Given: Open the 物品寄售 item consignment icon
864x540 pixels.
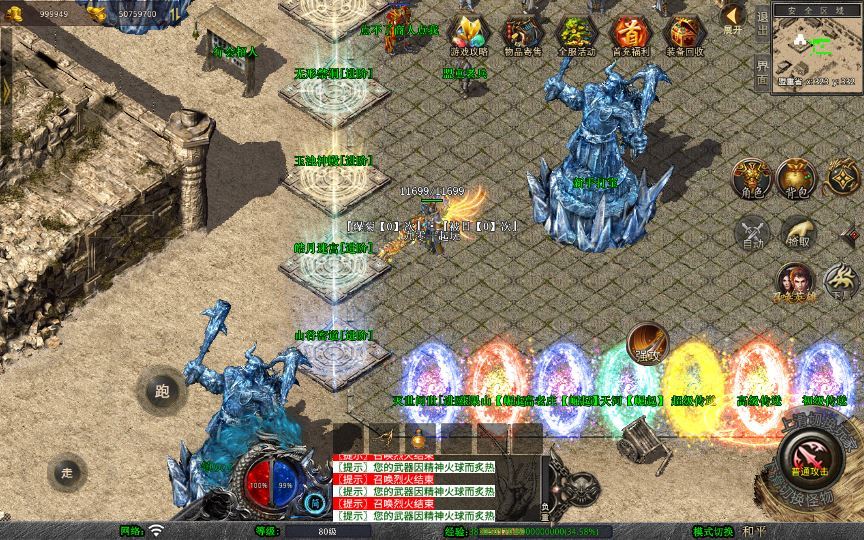Looking at the screenshot, I should pos(522,34).
